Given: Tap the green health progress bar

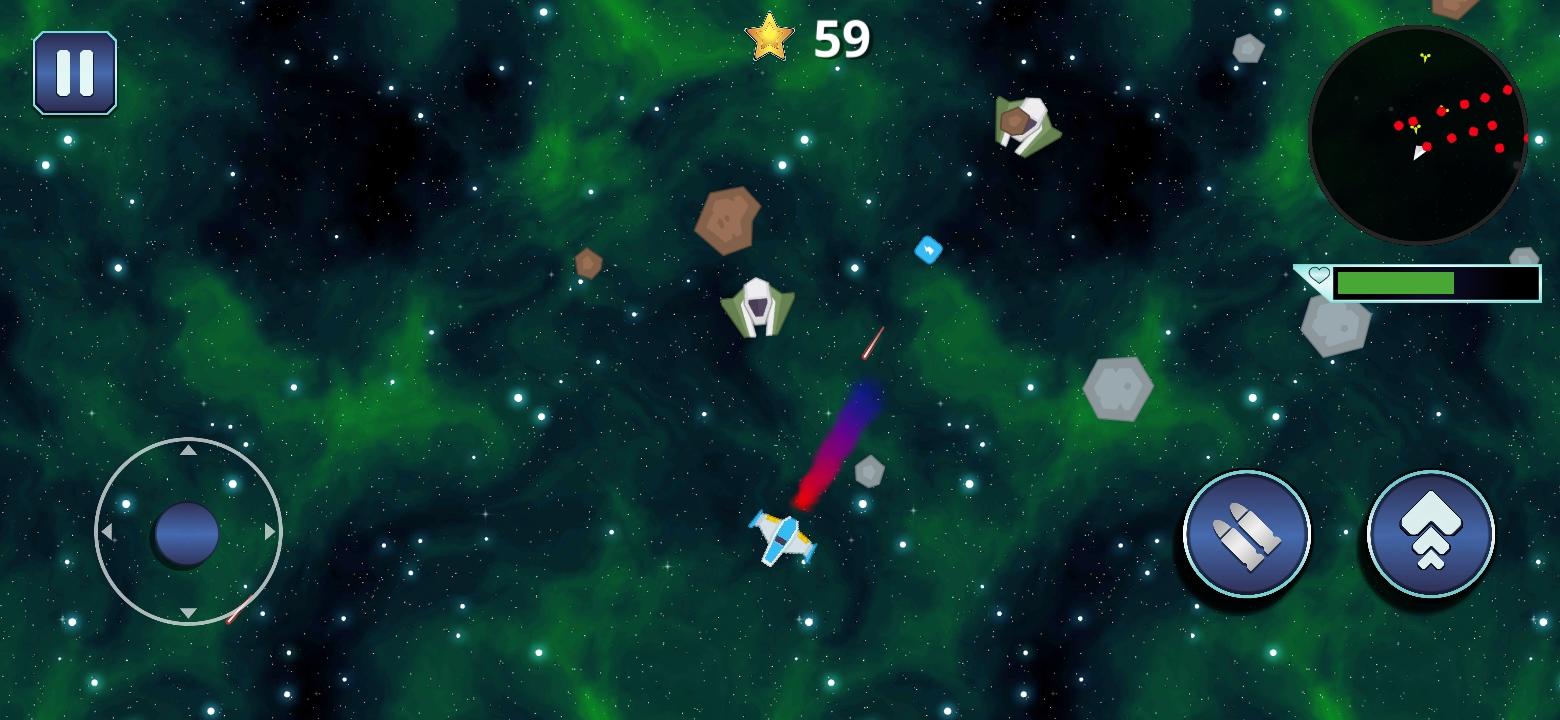Looking at the screenshot, I should pos(1395,281).
